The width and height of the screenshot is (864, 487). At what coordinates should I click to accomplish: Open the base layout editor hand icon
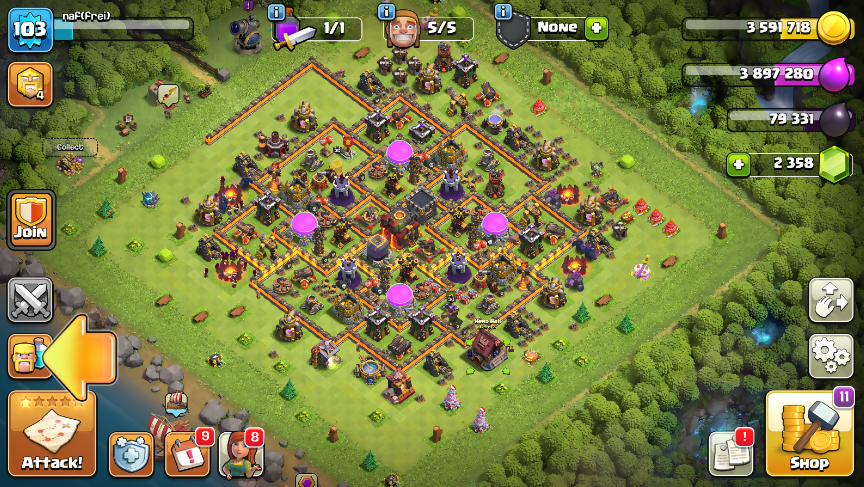(830, 300)
